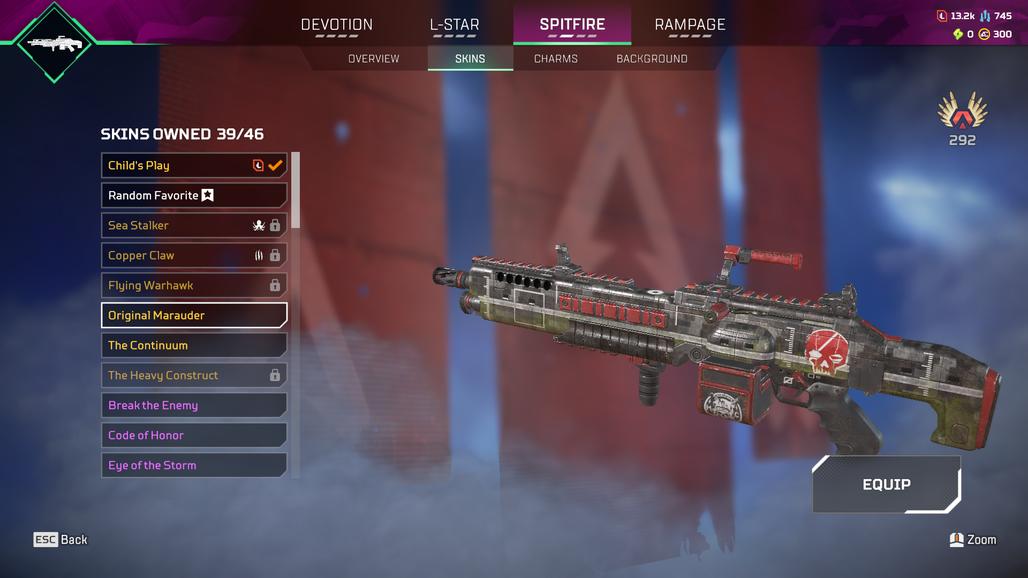Equip the Original Marauder skin
This screenshot has height=578, width=1028.
pyautogui.click(x=886, y=485)
